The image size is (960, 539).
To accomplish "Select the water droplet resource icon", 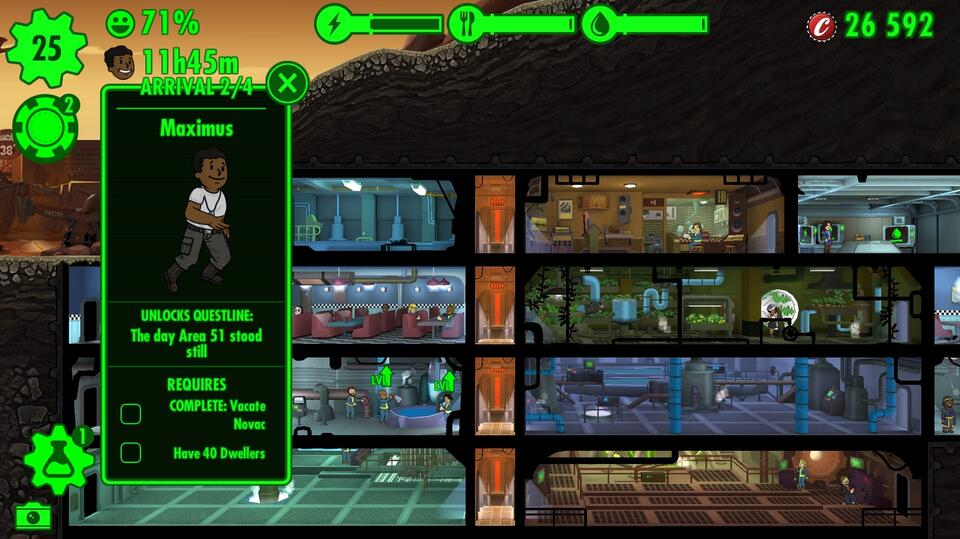I will point(599,24).
